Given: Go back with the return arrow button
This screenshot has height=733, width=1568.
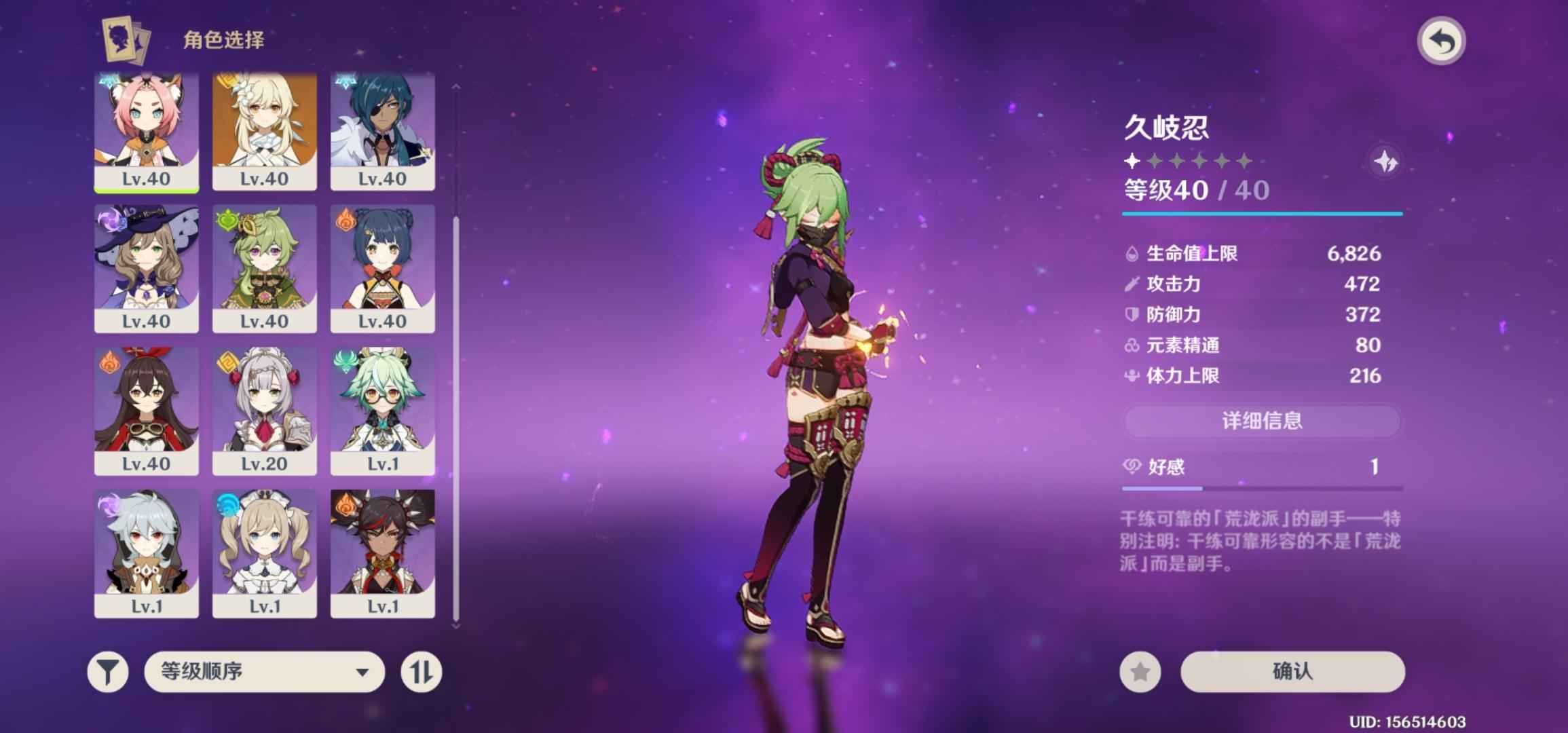Looking at the screenshot, I should [1441, 42].
